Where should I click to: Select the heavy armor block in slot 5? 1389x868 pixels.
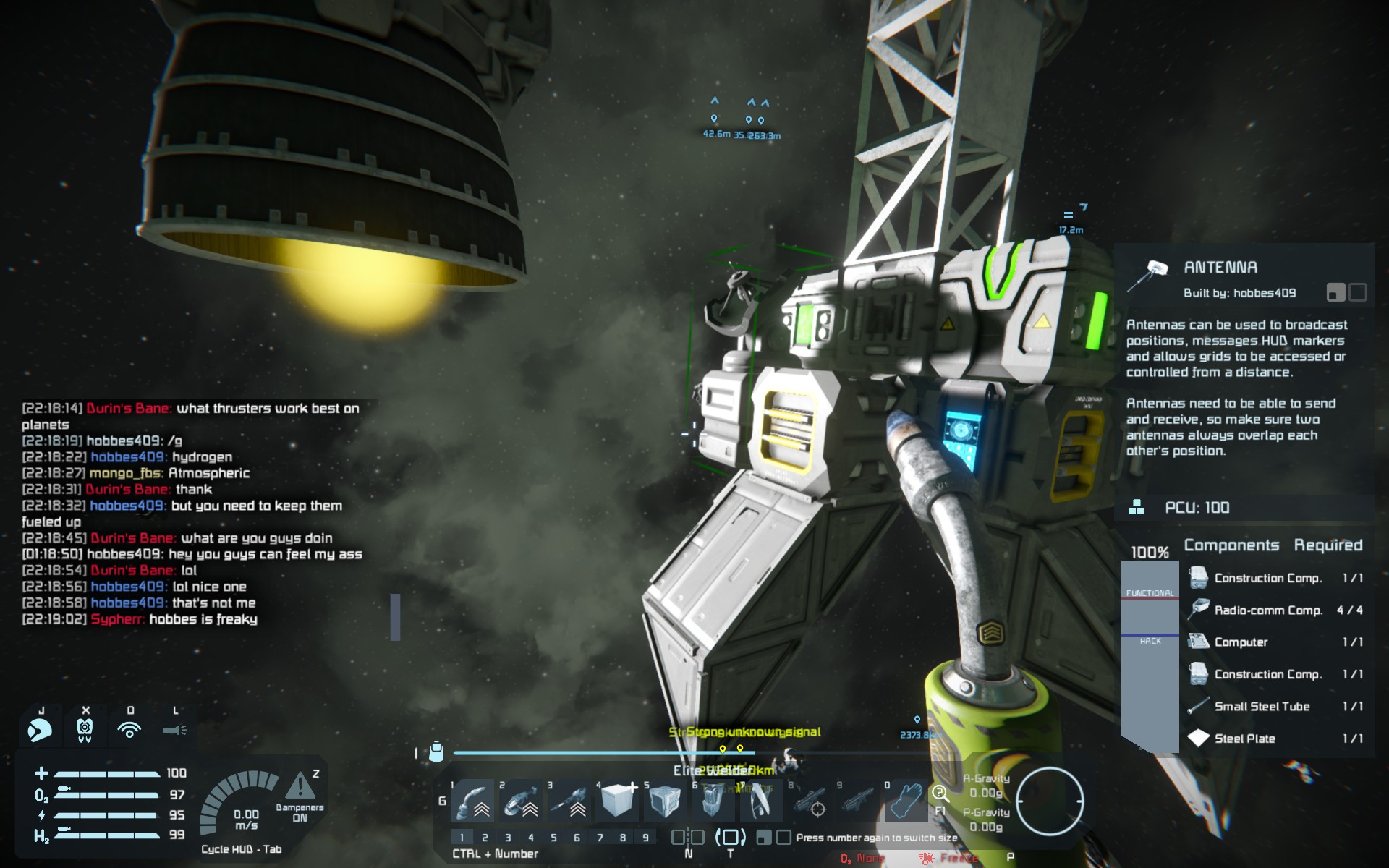pos(665,802)
